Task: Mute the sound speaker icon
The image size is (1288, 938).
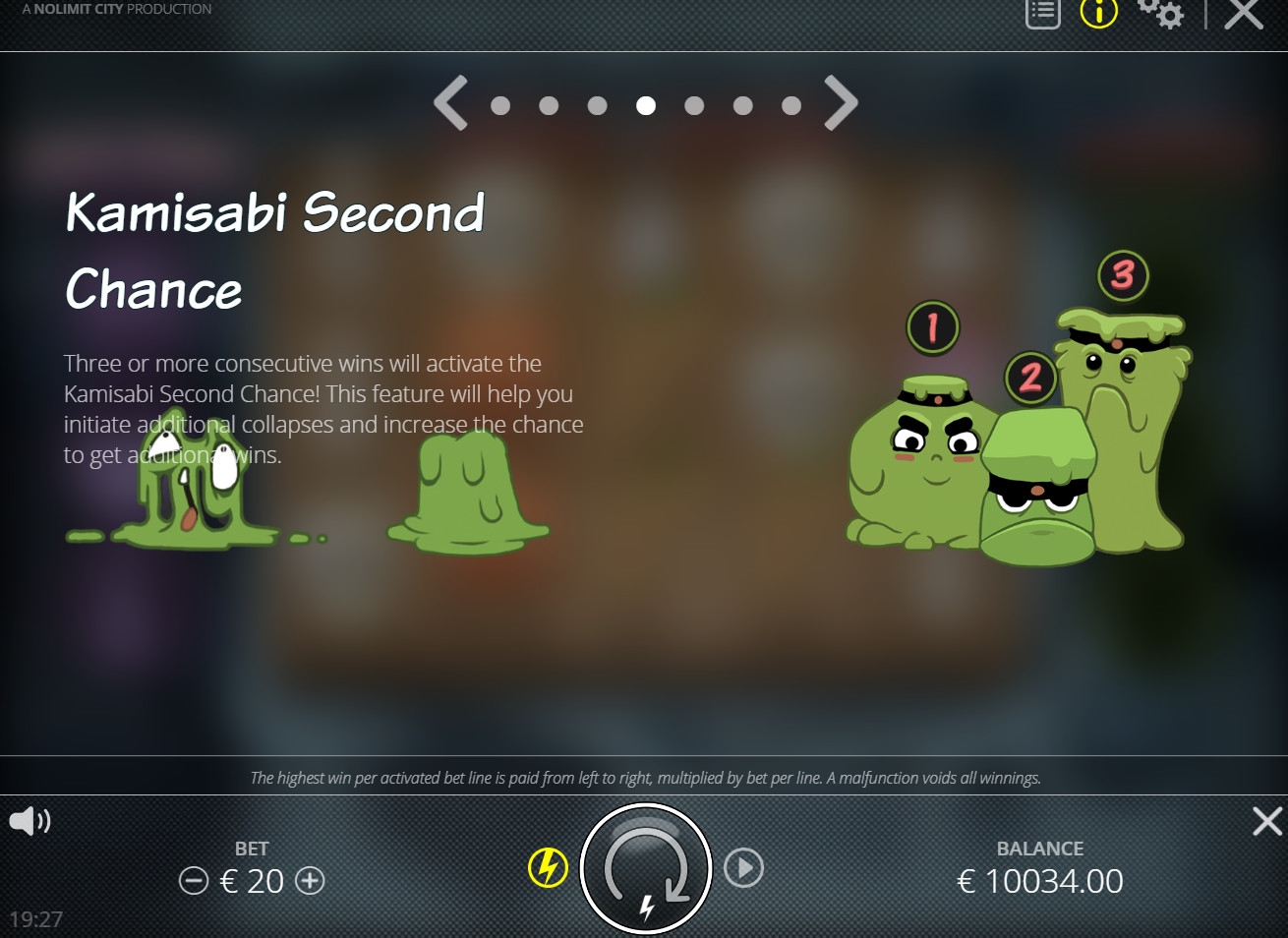Action: 29,820
